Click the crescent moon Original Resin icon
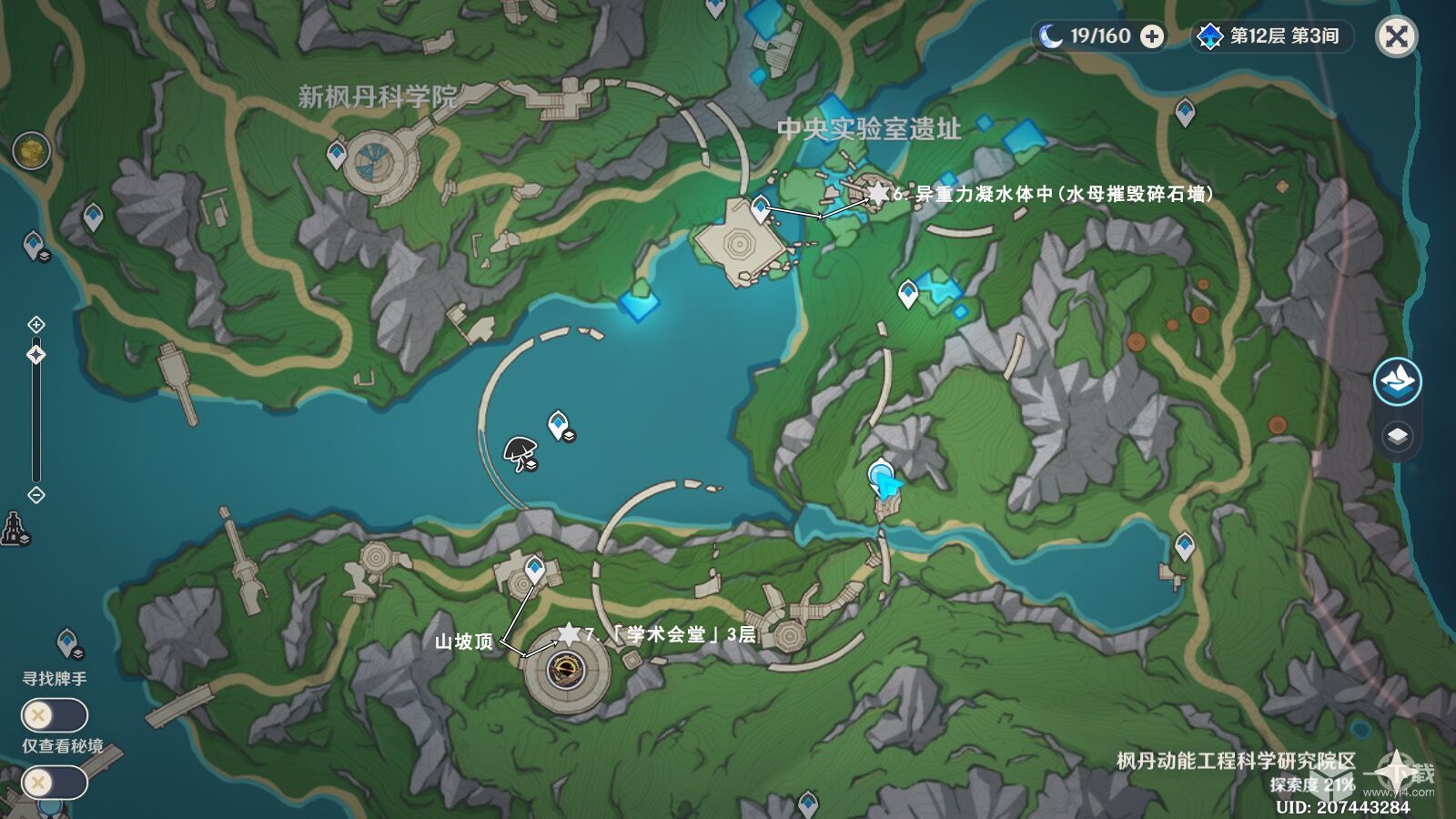The width and height of the screenshot is (1456, 819). [x=1052, y=37]
